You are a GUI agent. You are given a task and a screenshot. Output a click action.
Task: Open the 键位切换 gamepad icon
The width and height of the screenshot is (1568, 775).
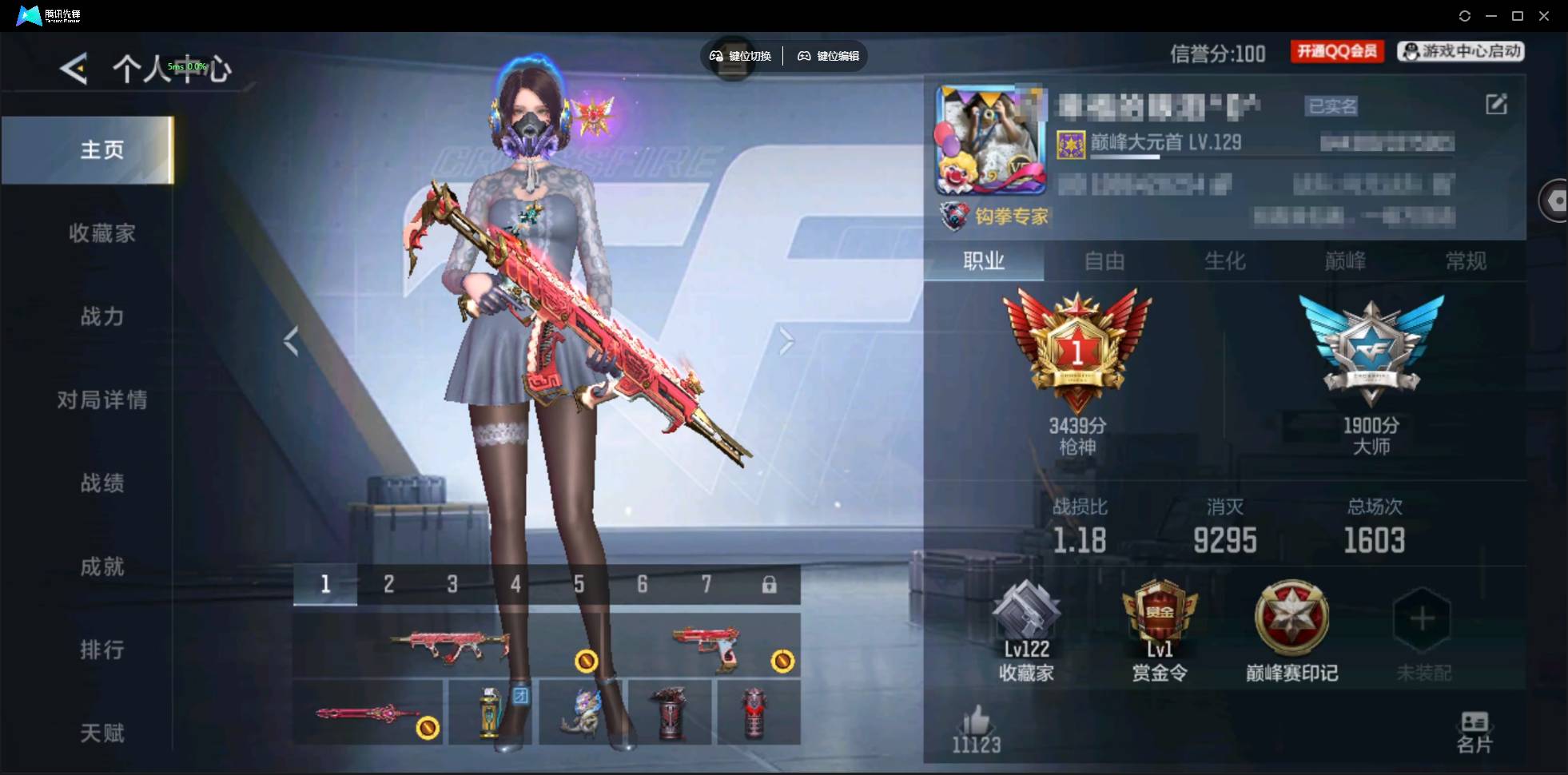715,56
